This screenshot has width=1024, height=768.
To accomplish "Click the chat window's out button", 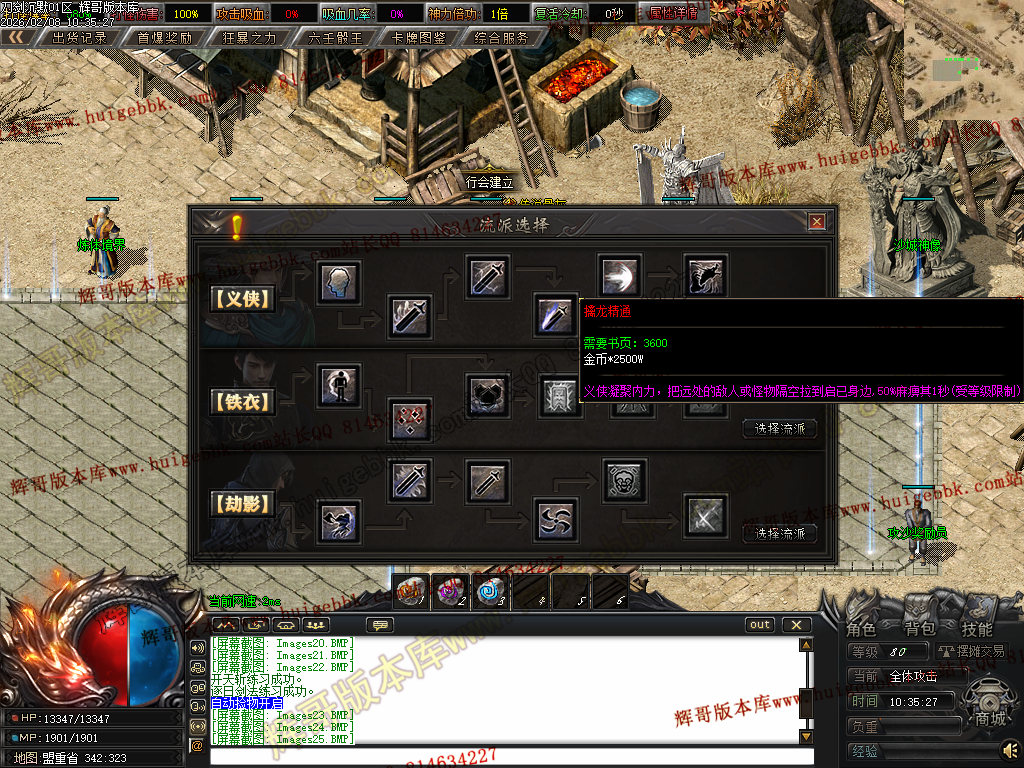I will (760, 625).
